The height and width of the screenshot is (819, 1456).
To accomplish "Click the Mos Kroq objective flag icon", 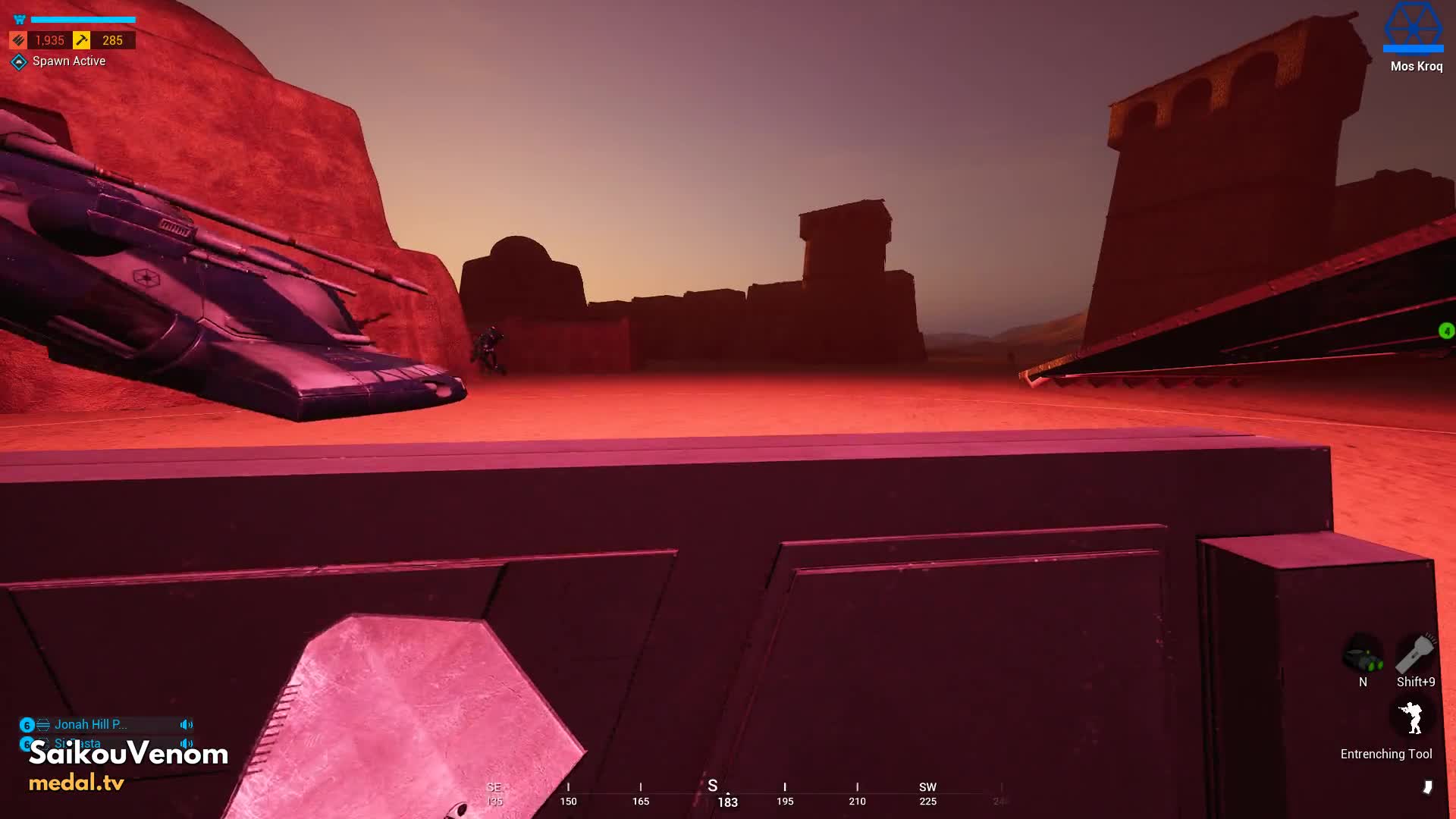I will pyautogui.click(x=1413, y=27).
